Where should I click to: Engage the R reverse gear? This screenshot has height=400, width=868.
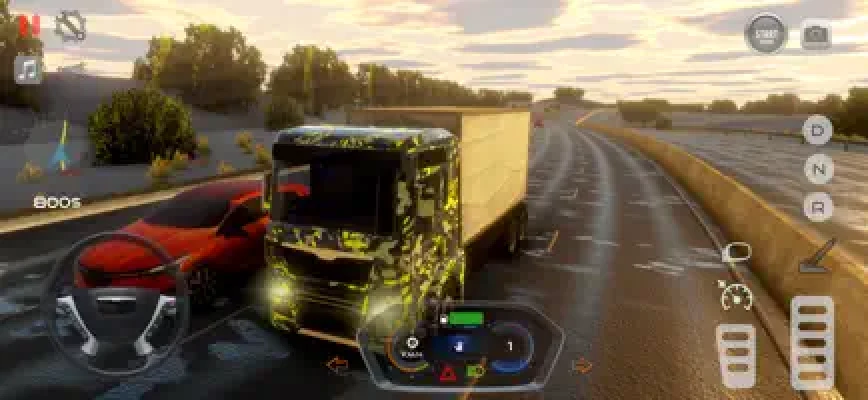[818, 205]
